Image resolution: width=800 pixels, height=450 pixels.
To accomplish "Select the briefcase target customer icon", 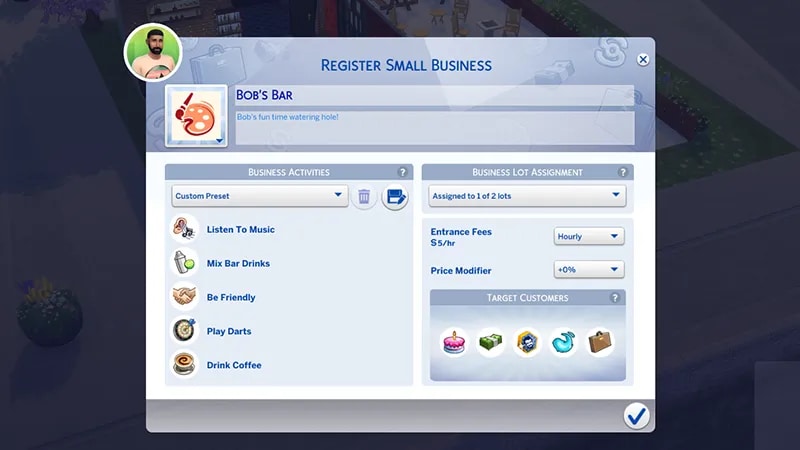I will coord(600,343).
